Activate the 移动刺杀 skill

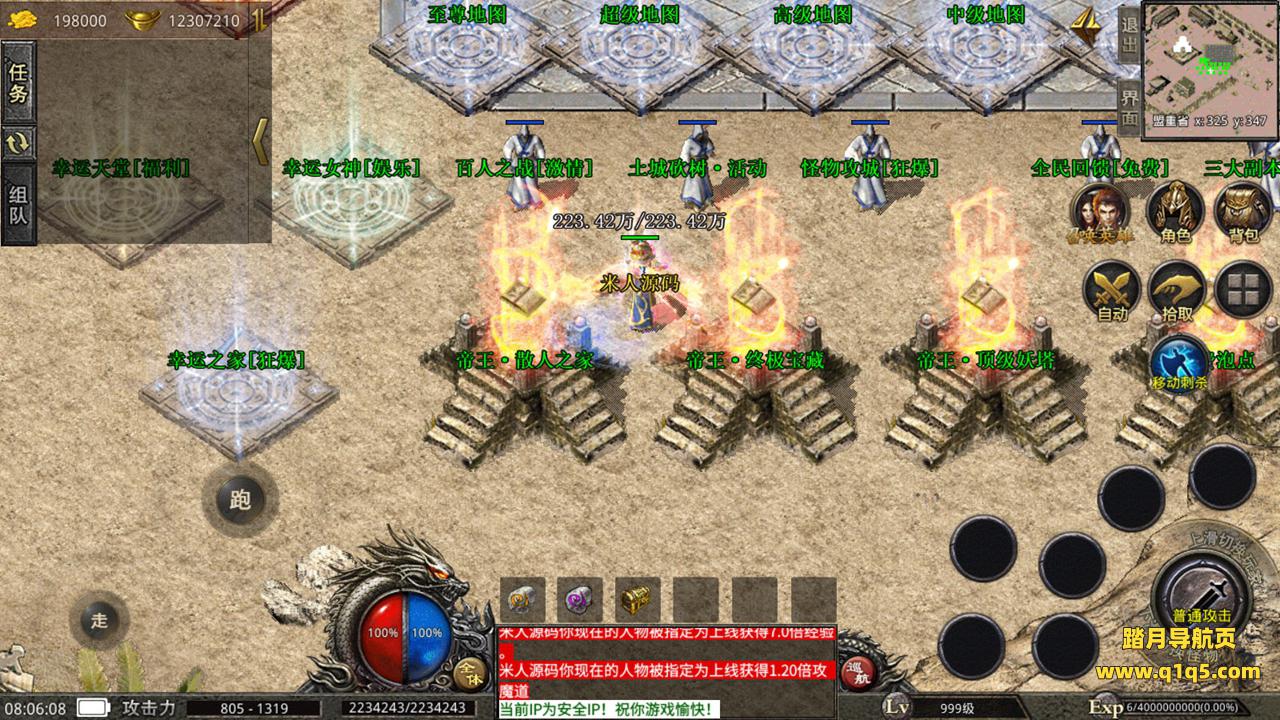pos(1180,363)
